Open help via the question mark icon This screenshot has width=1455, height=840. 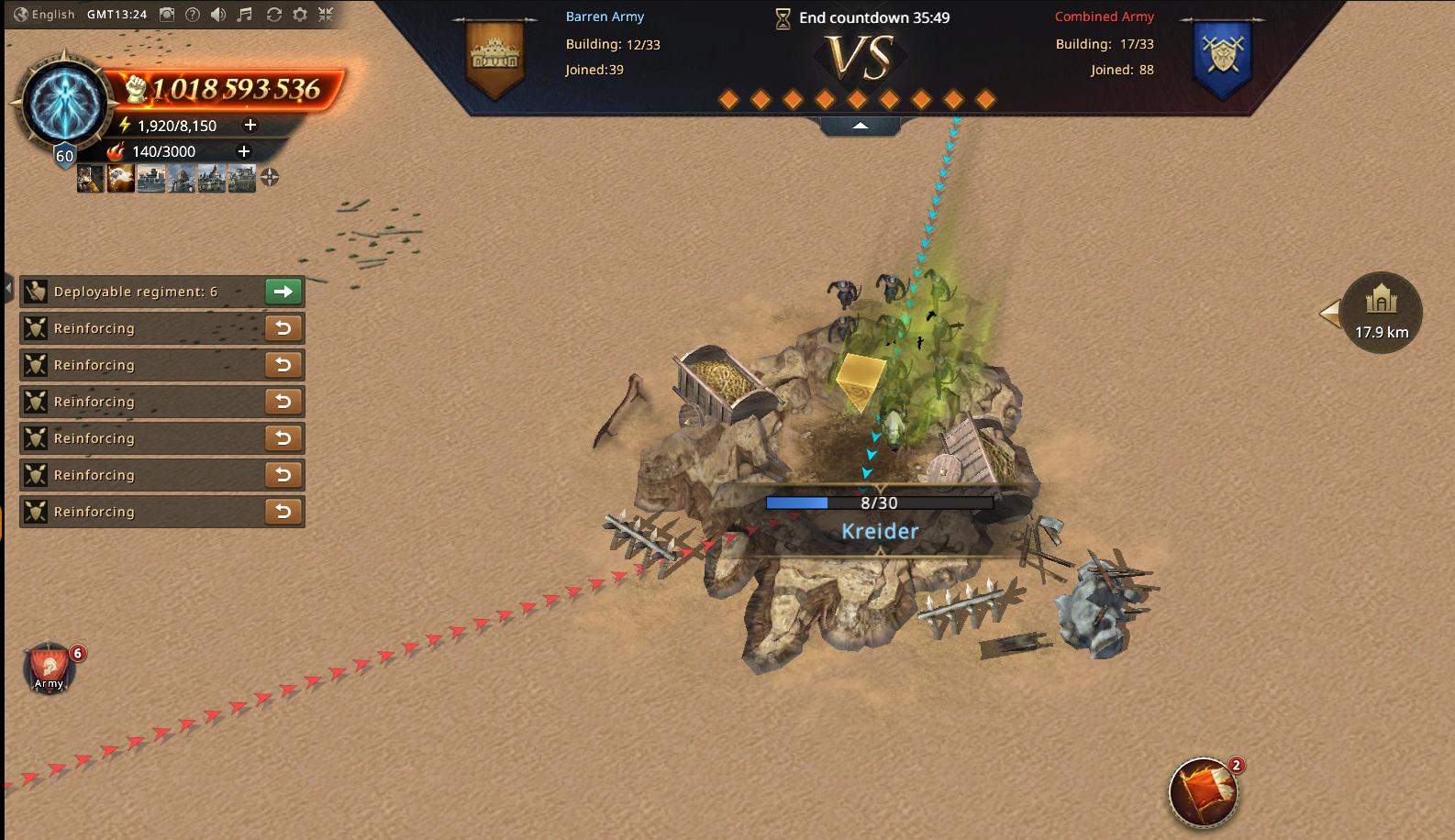193,15
